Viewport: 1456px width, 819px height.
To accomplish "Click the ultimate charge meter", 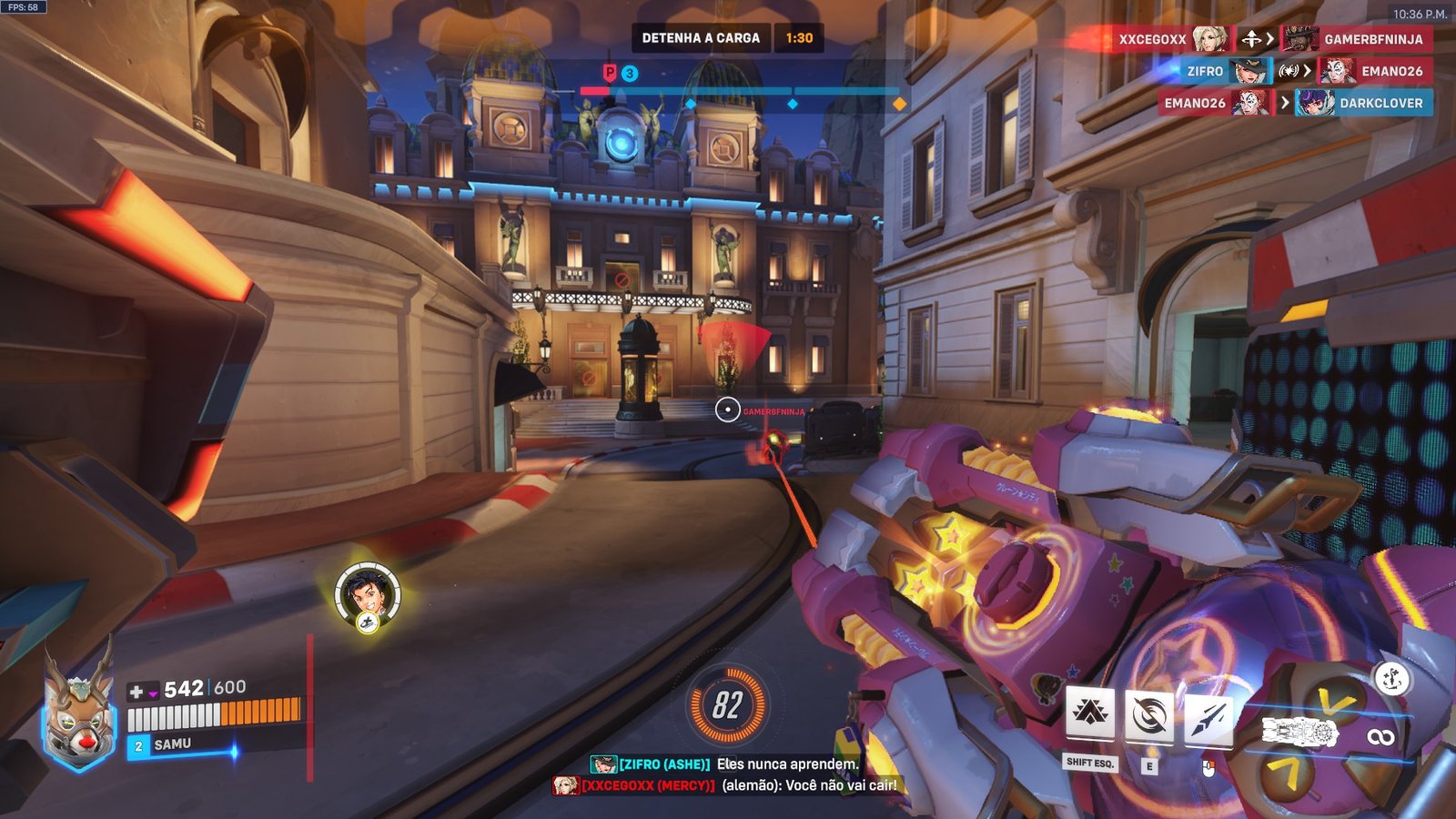I will click(x=727, y=705).
